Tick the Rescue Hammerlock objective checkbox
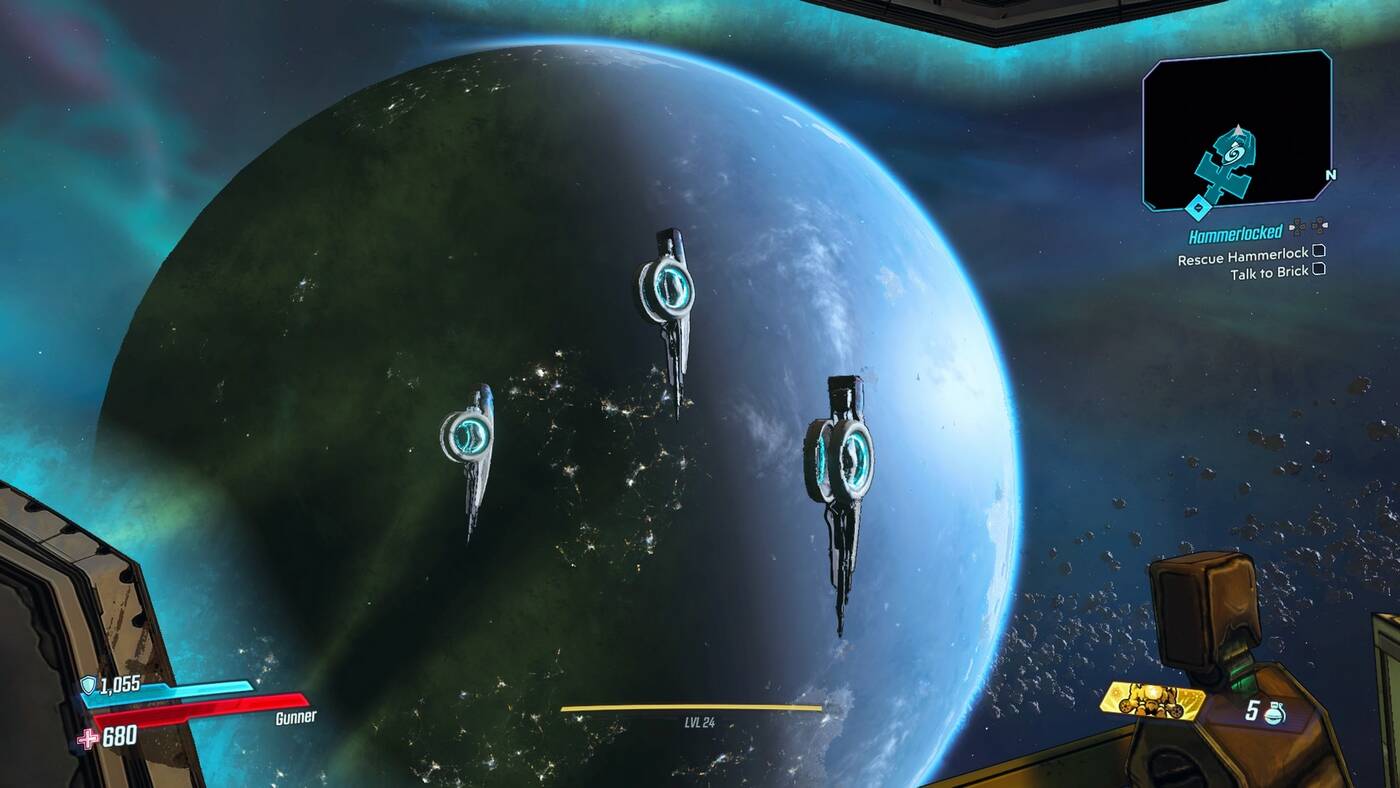Screen dimensions: 1400x788 1319,251
